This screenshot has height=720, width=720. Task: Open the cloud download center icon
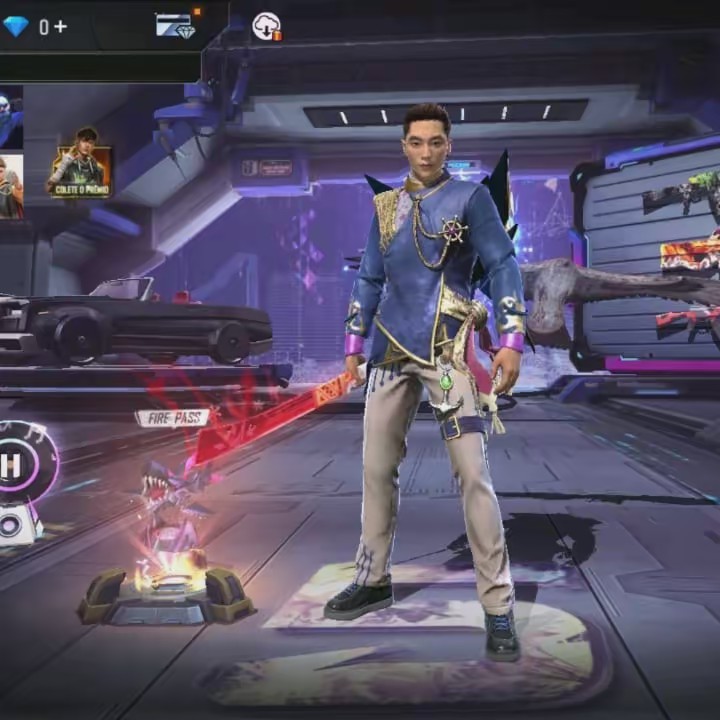pyautogui.click(x=267, y=27)
